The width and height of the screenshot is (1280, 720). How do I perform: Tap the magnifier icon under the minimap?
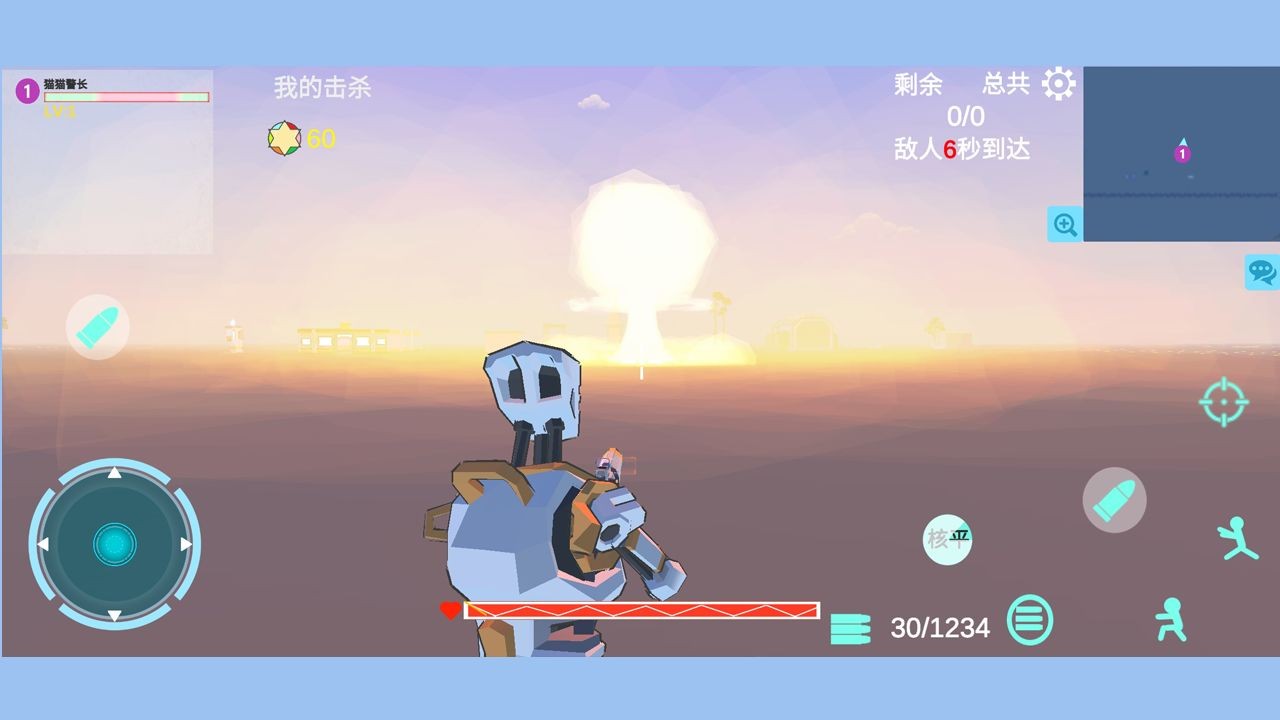tap(1065, 225)
